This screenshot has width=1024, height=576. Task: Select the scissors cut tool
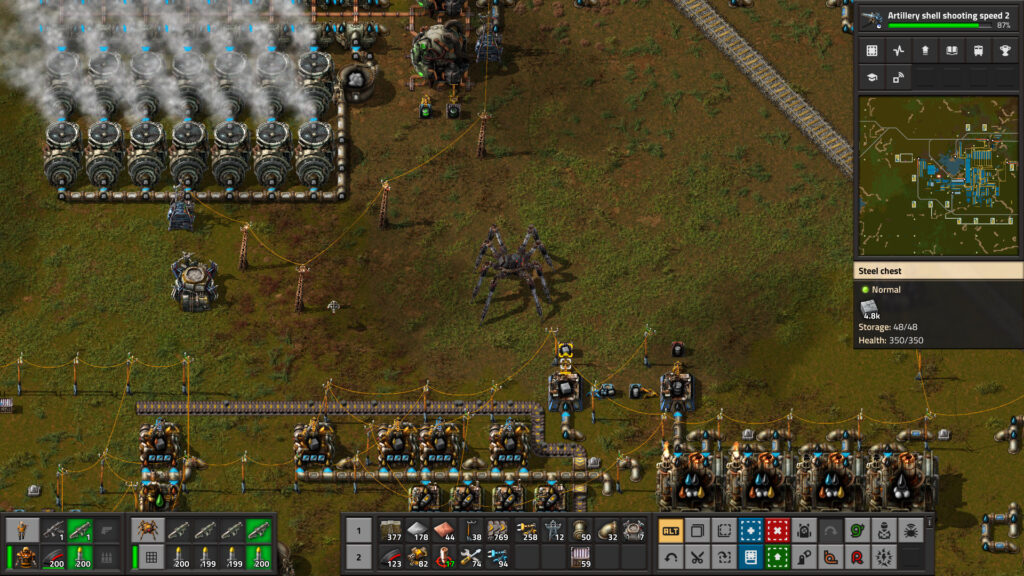tap(697, 557)
